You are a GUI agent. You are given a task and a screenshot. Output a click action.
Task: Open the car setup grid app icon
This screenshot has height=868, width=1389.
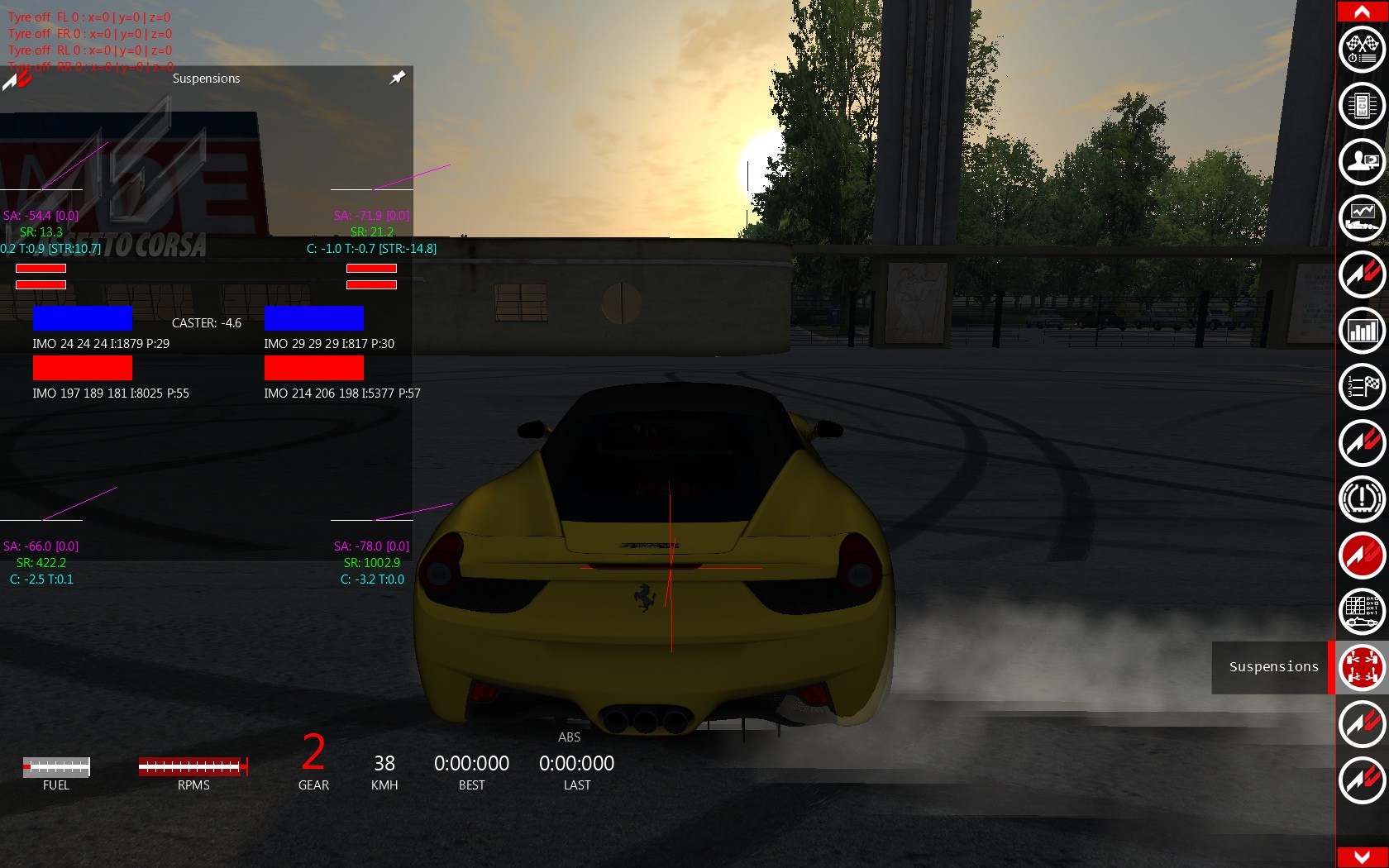[1362, 612]
